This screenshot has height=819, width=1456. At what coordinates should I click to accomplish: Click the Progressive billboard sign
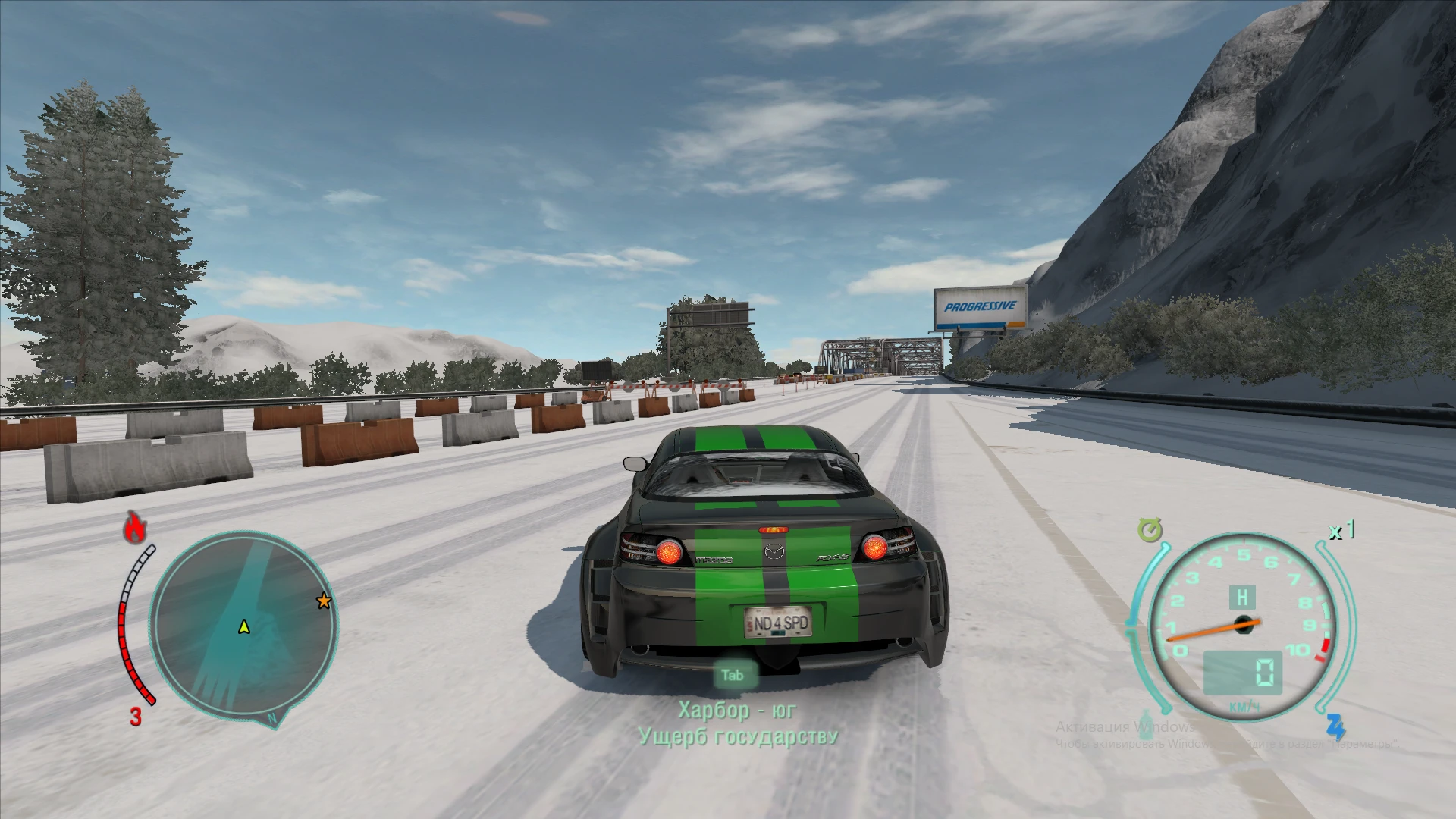pos(979,308)
